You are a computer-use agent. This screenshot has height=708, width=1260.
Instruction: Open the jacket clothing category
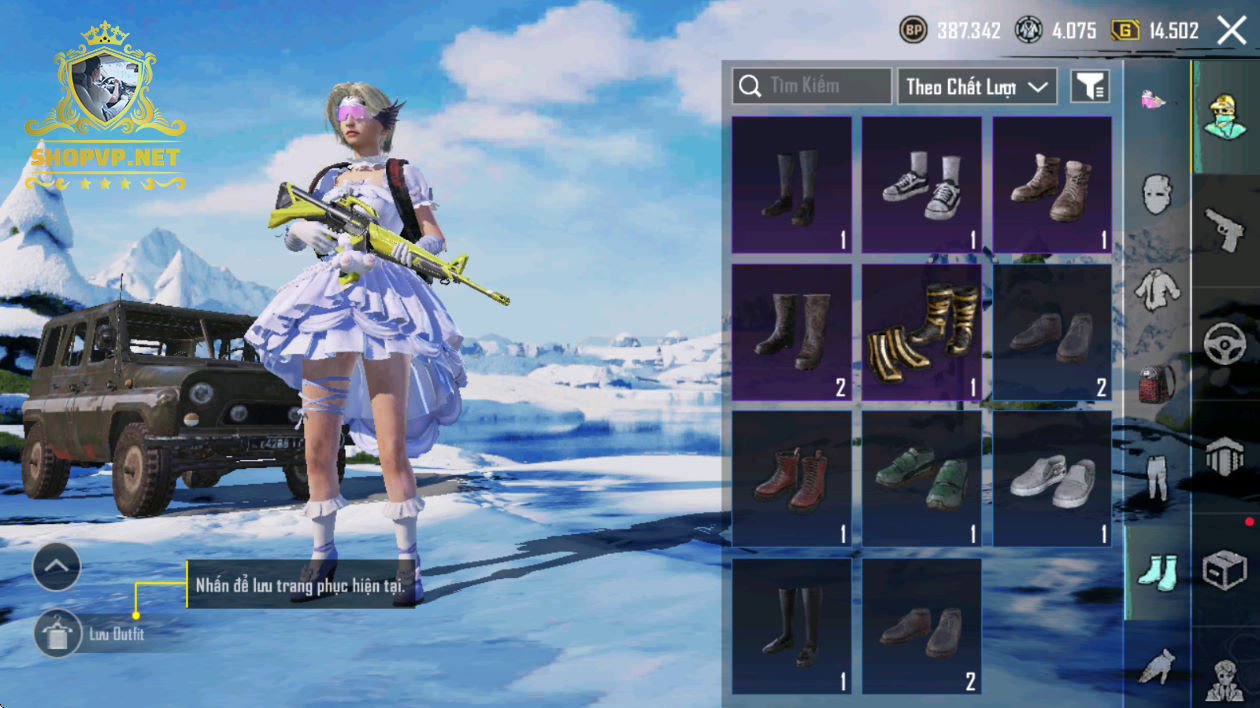coord(1156,289)
